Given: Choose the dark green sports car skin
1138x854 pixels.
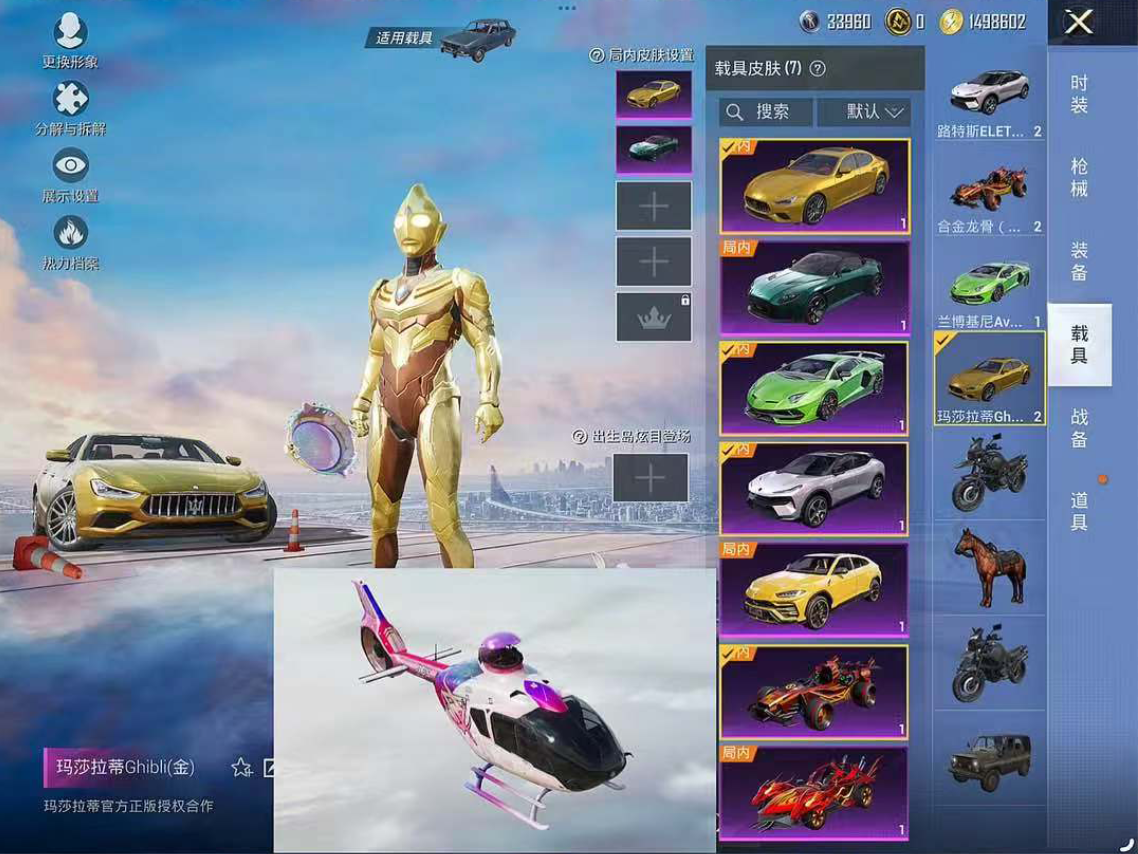Looking at the screenshot, I should pyautogui.click(x=814, y=288).
